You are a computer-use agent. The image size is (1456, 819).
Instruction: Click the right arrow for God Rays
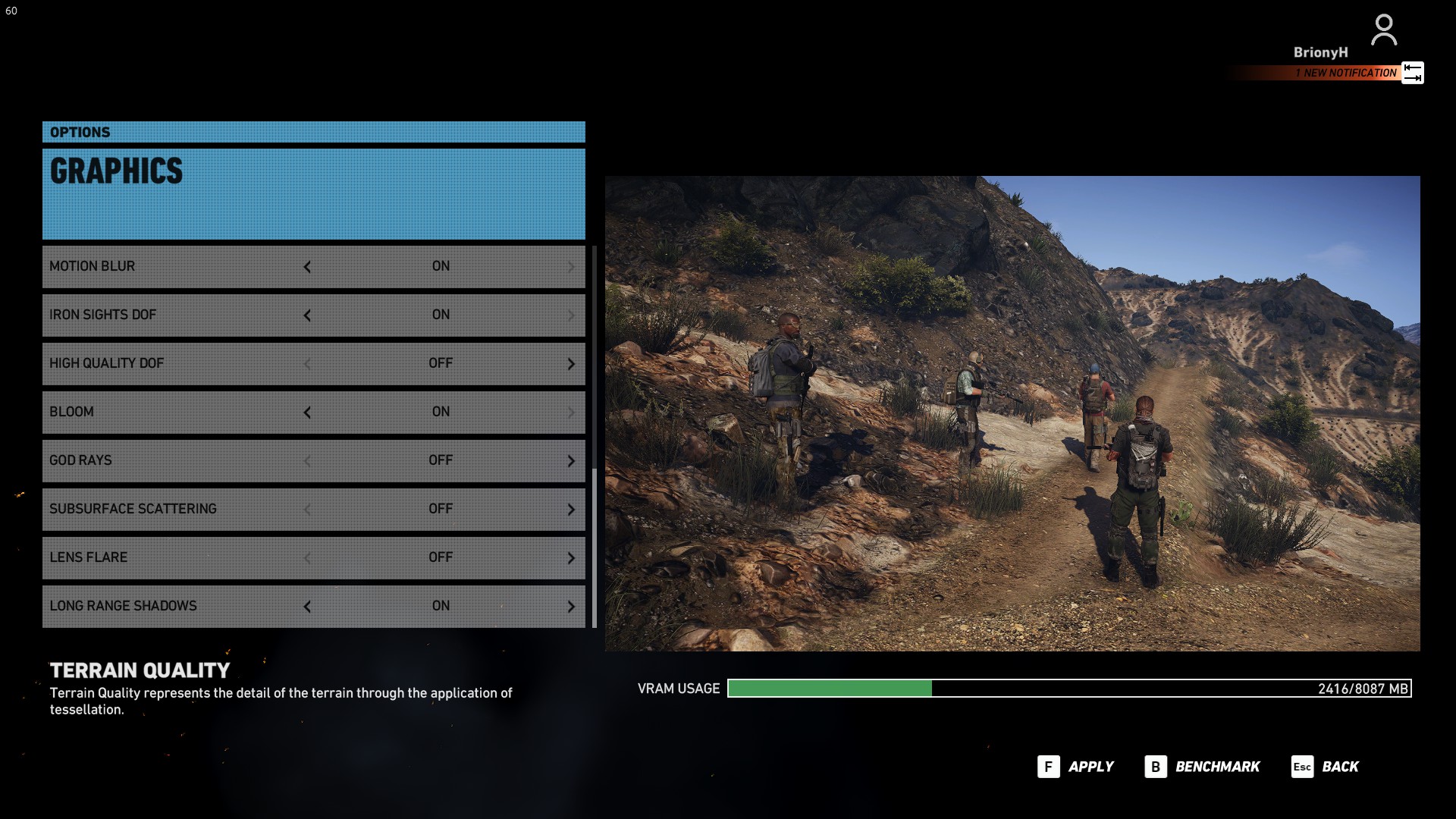click(571, 461)
